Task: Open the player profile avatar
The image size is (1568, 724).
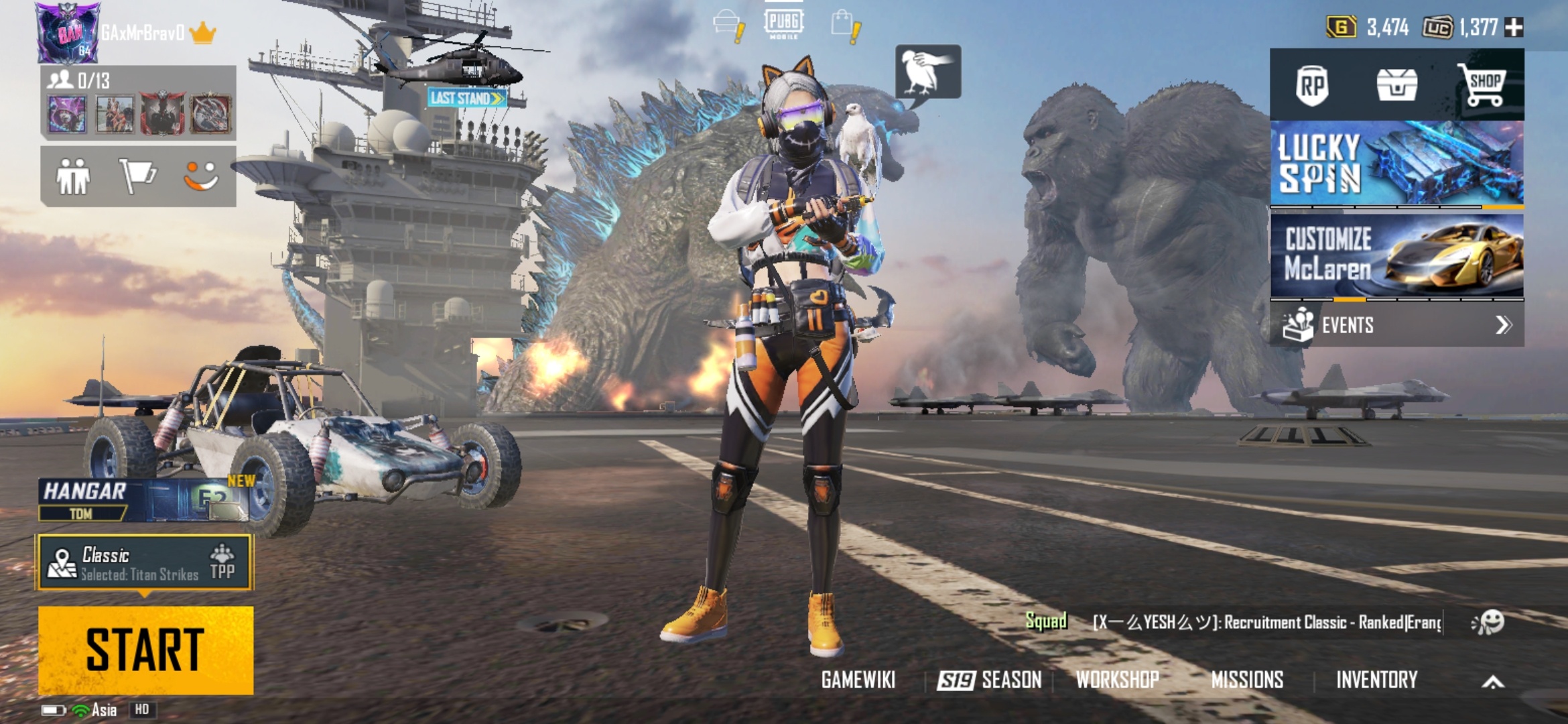Action: pyautogui.click(x=67, y=32)
